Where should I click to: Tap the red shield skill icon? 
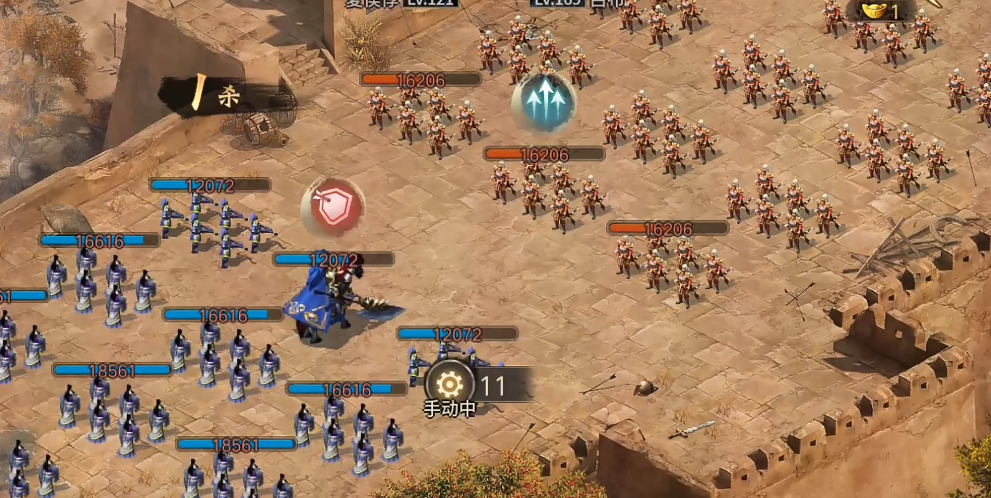pos(333,208)
